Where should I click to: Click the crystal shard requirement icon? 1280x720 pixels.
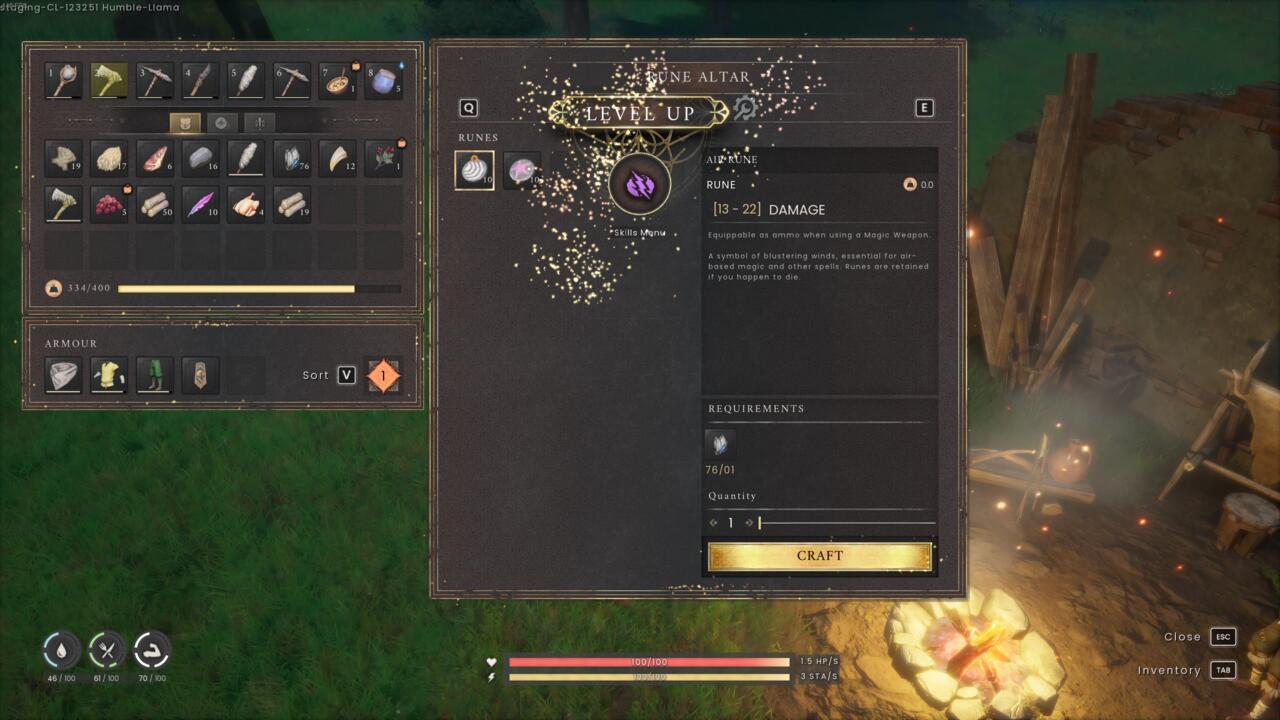tap(720, 445)
